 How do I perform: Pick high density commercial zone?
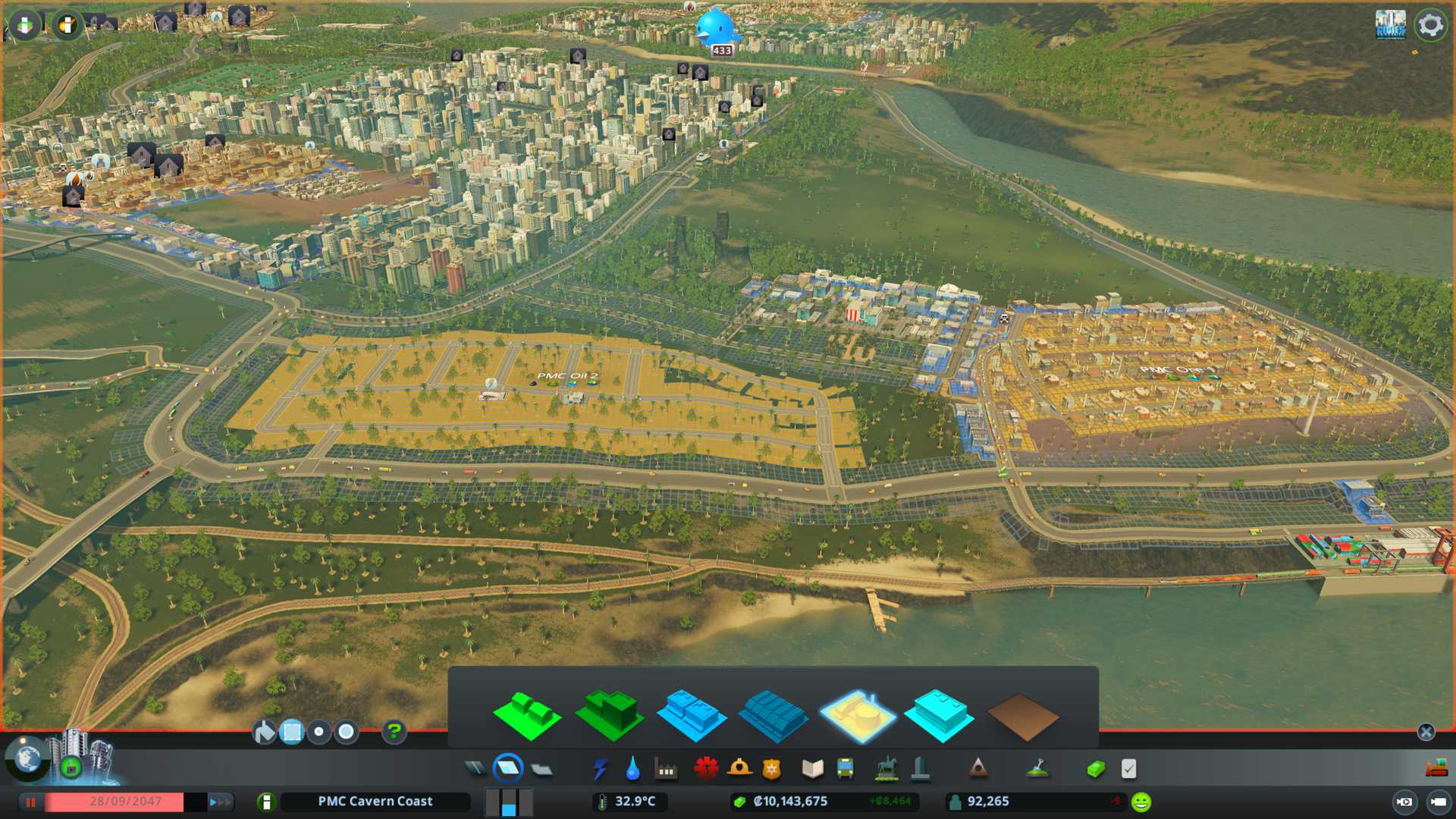tap(773, 715)
